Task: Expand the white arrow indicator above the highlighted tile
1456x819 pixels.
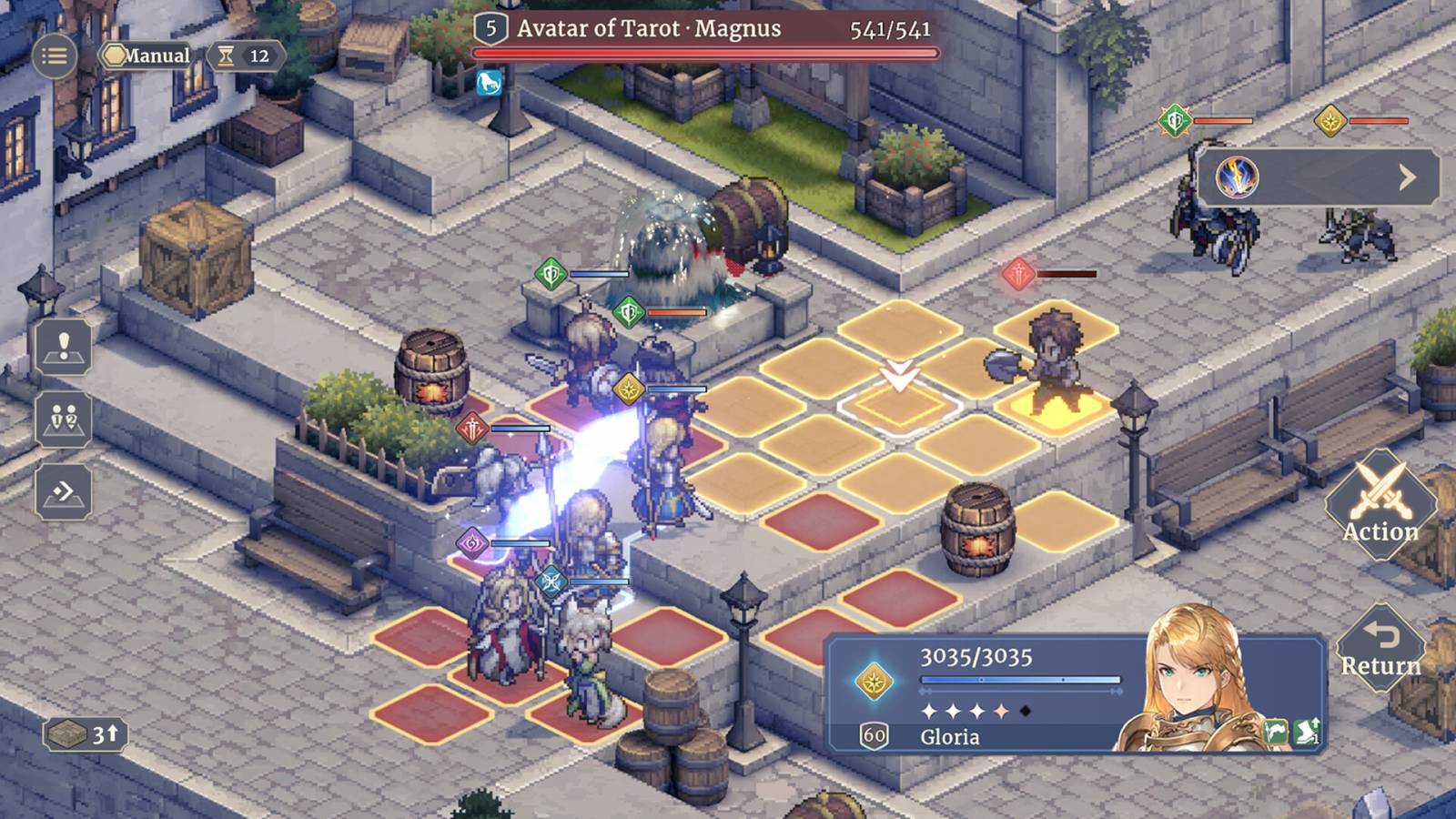Action: coord(899,373)
